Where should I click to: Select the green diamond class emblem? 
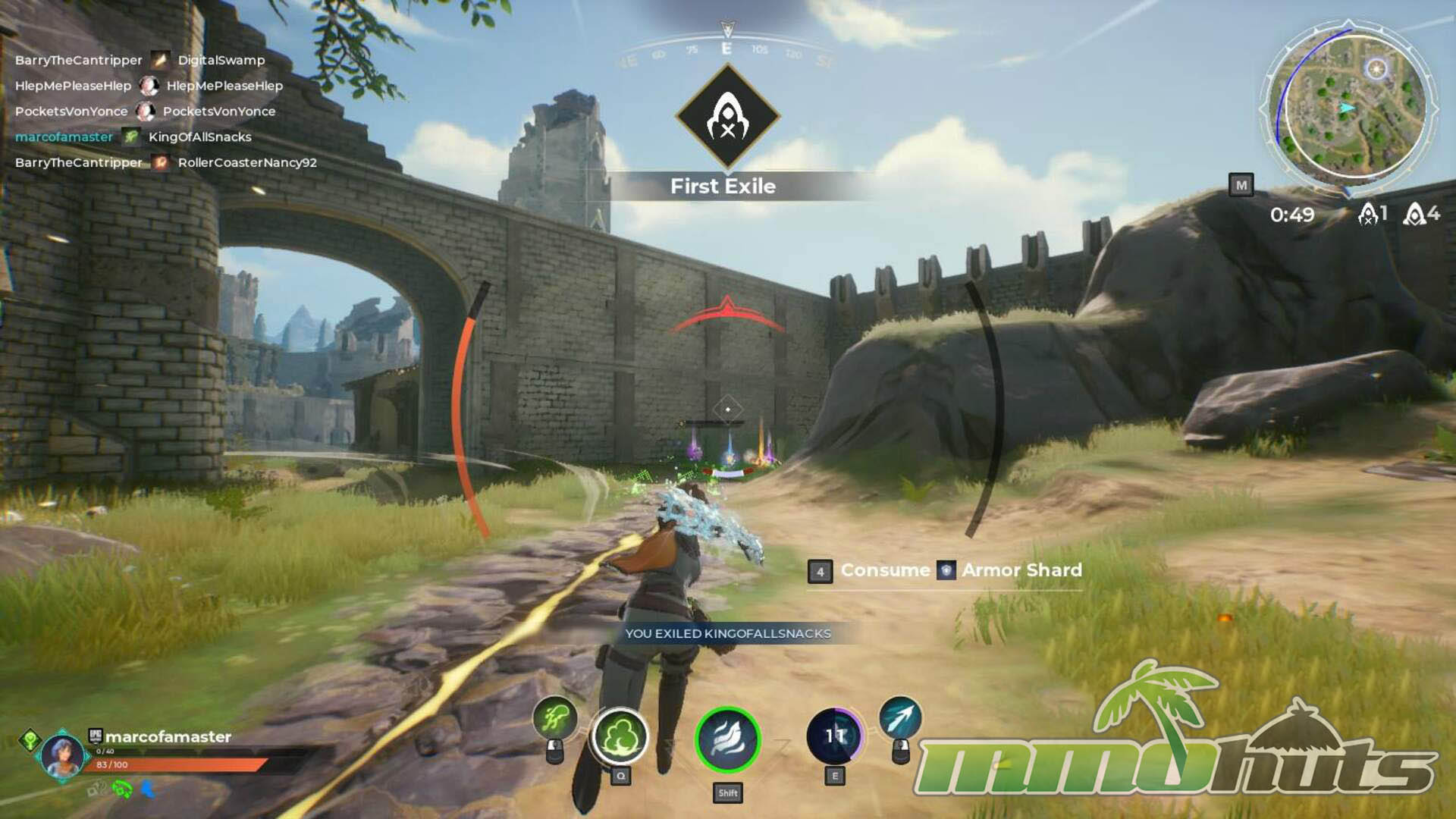point(30,739)
